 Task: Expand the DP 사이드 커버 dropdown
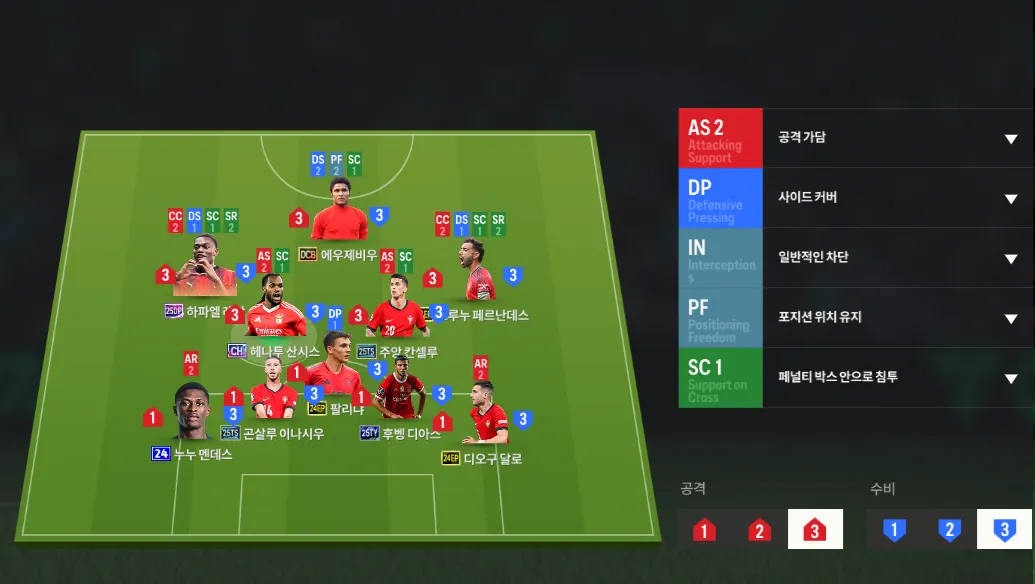coord(1010,198)
